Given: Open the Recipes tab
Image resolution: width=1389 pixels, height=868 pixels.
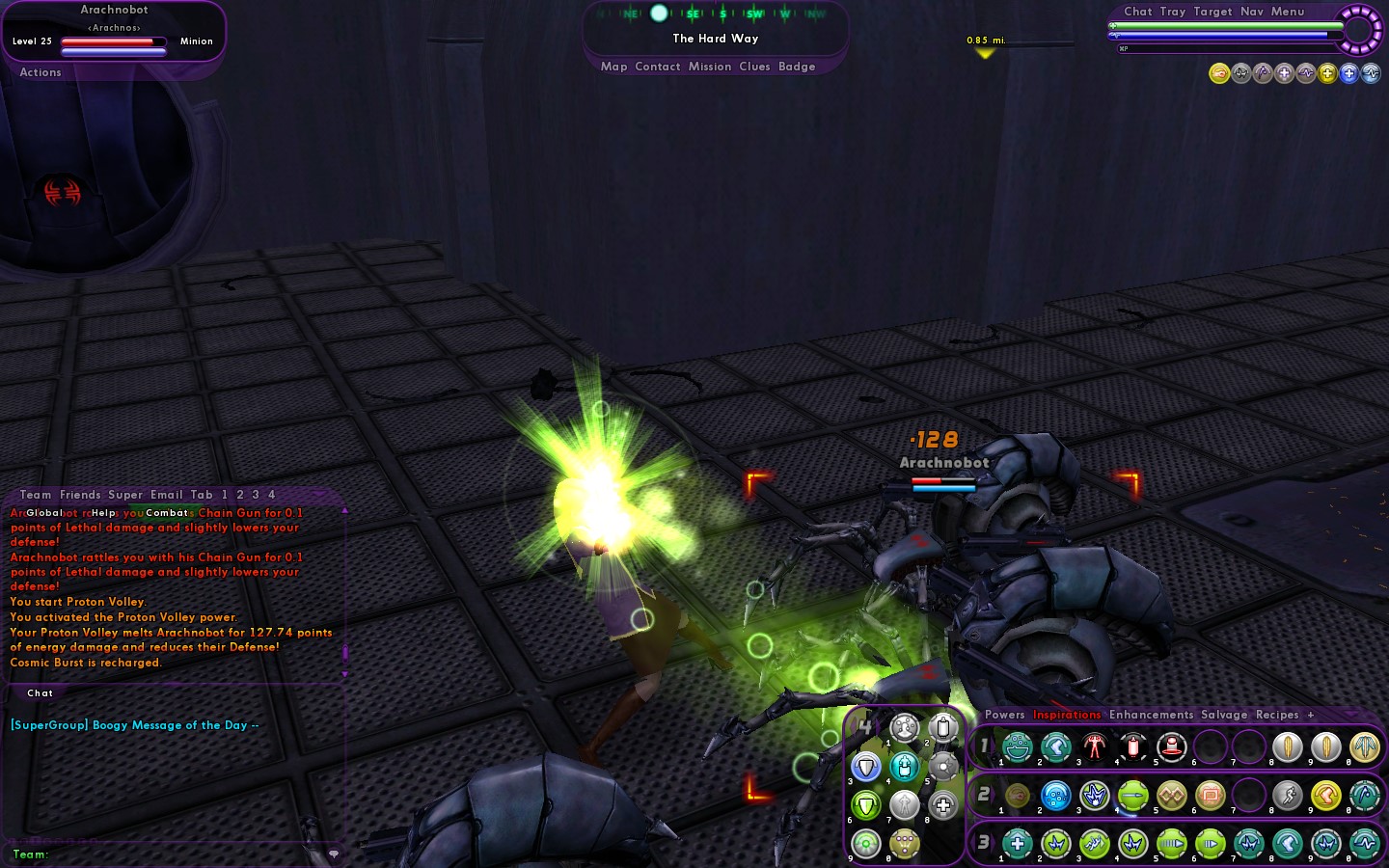Looking at the screenshot, I should [x=1277, y=715].
